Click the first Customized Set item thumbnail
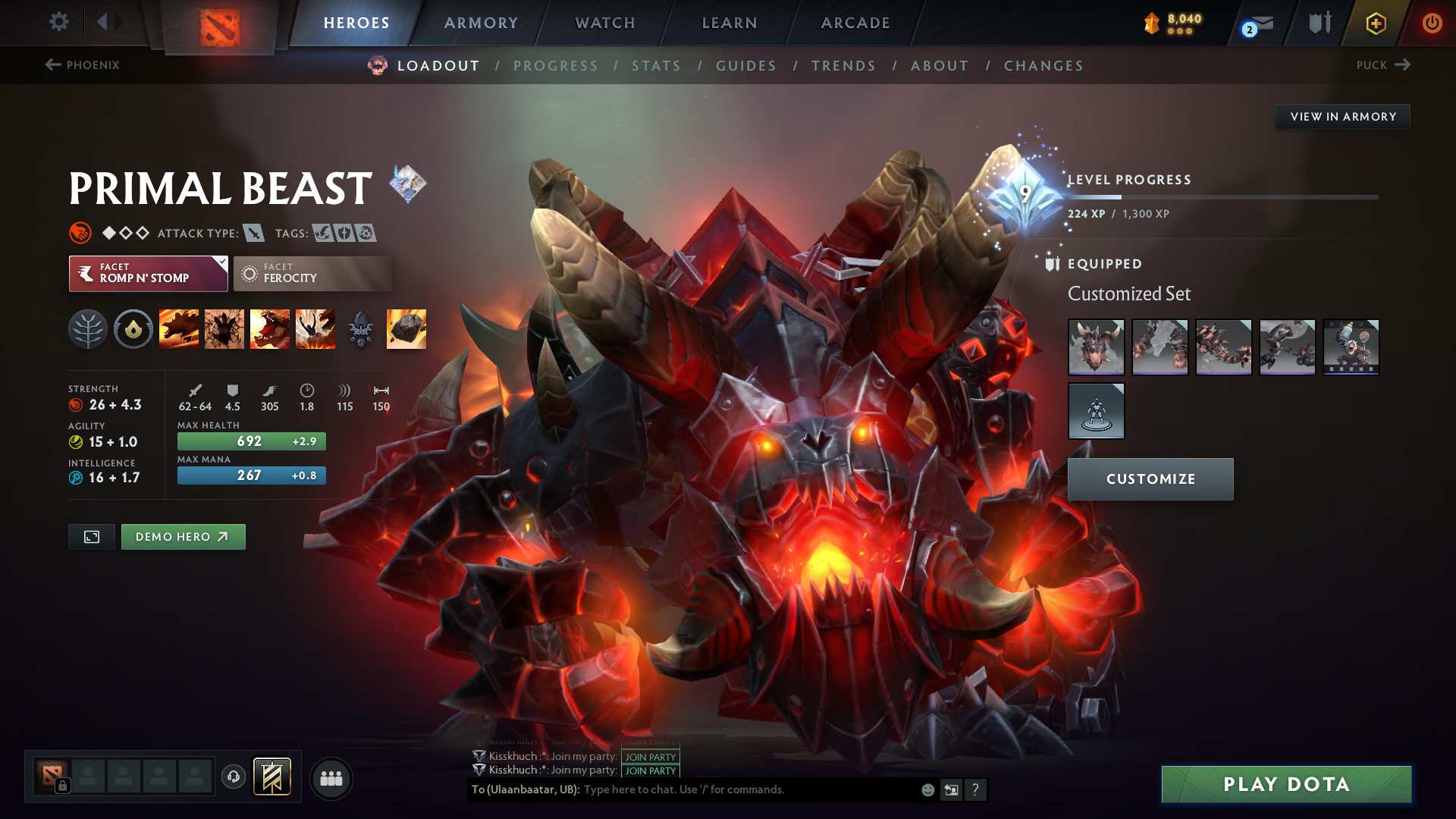This screenshot has width=1456, height=819. click(x=1097, y=347)
